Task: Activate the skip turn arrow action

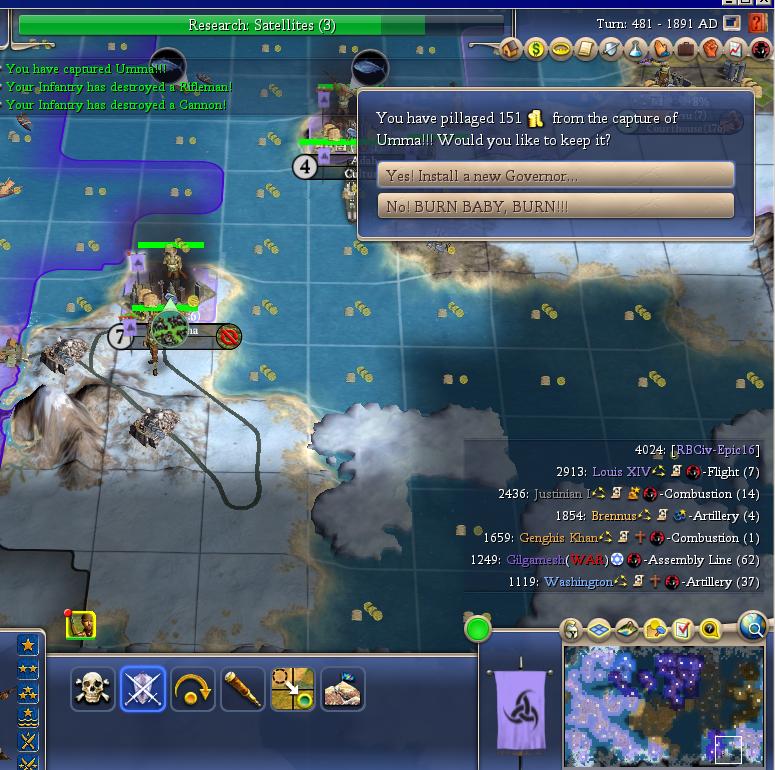Action: tap(193, 689)
